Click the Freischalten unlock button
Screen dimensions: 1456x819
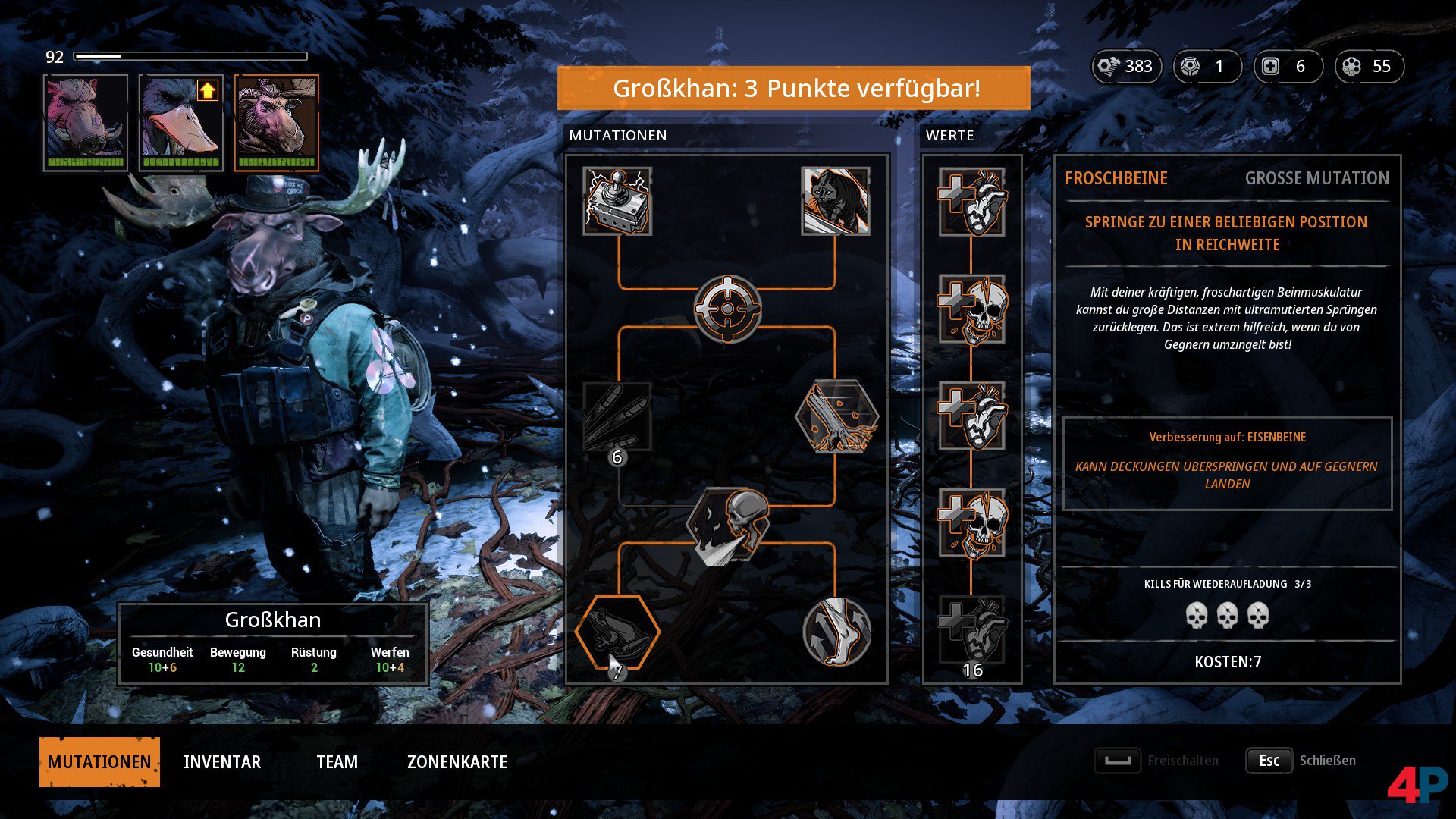coord(1157,761)
